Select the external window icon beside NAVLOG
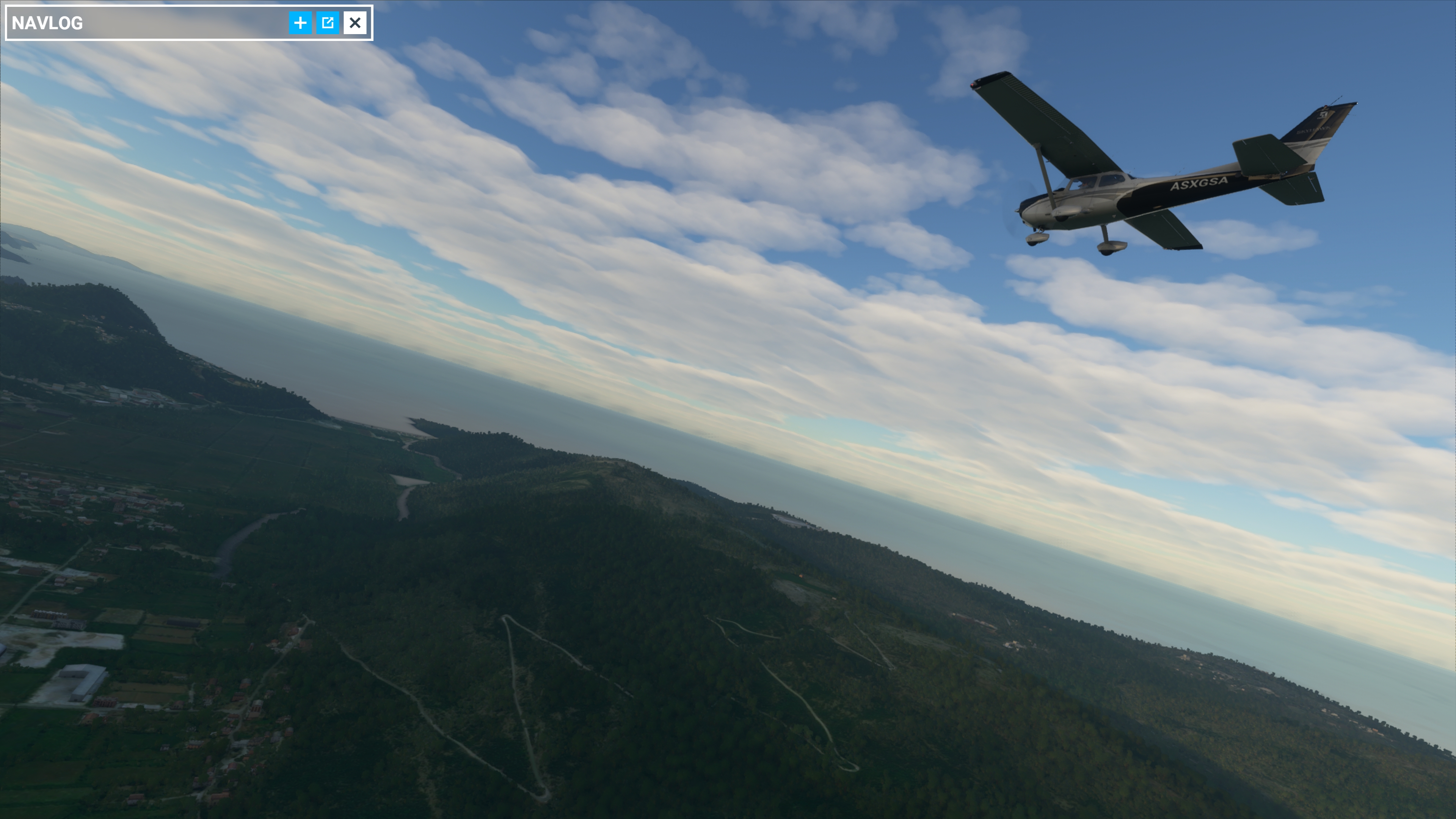1456x819 pixels. pyautogui.click(x=328, y=23)
